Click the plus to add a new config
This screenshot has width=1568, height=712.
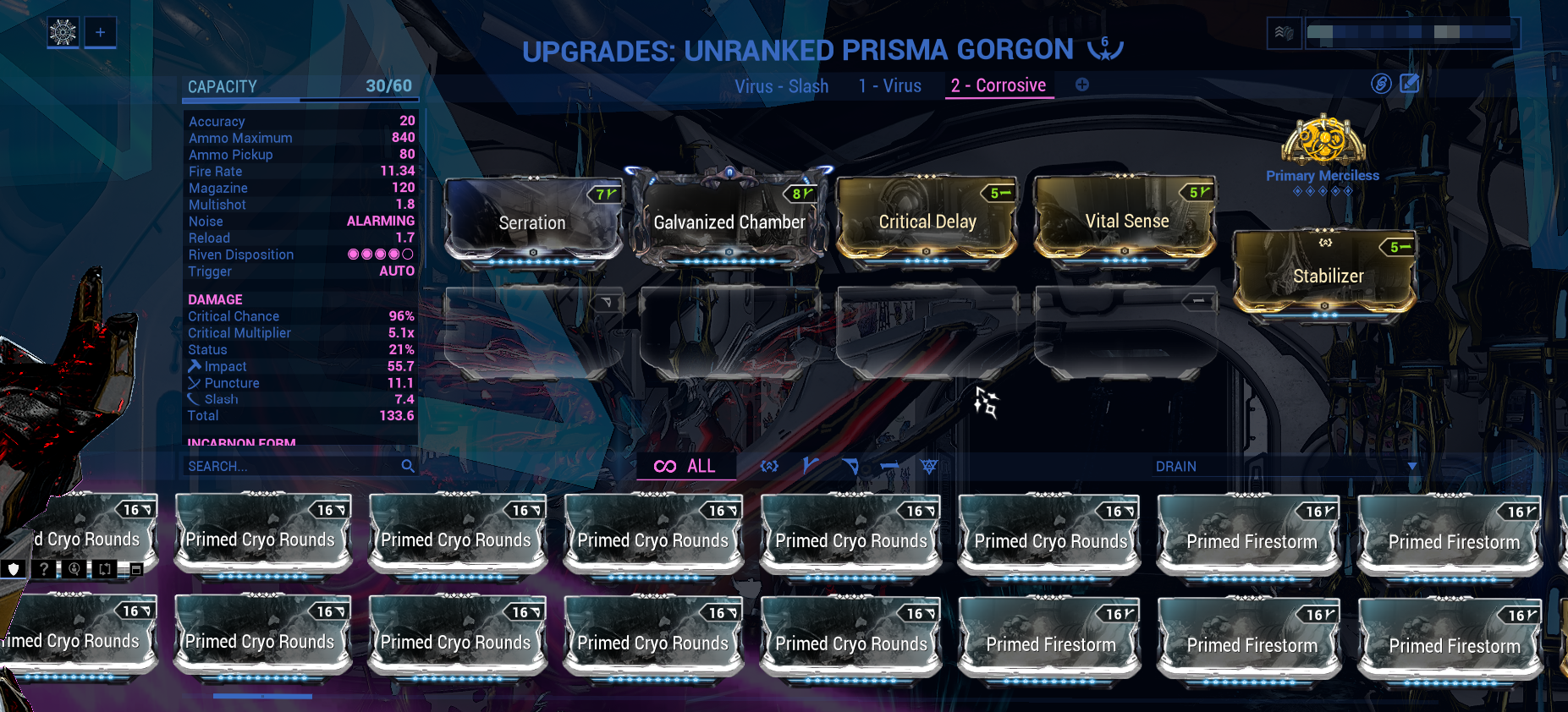(1081, 85)
